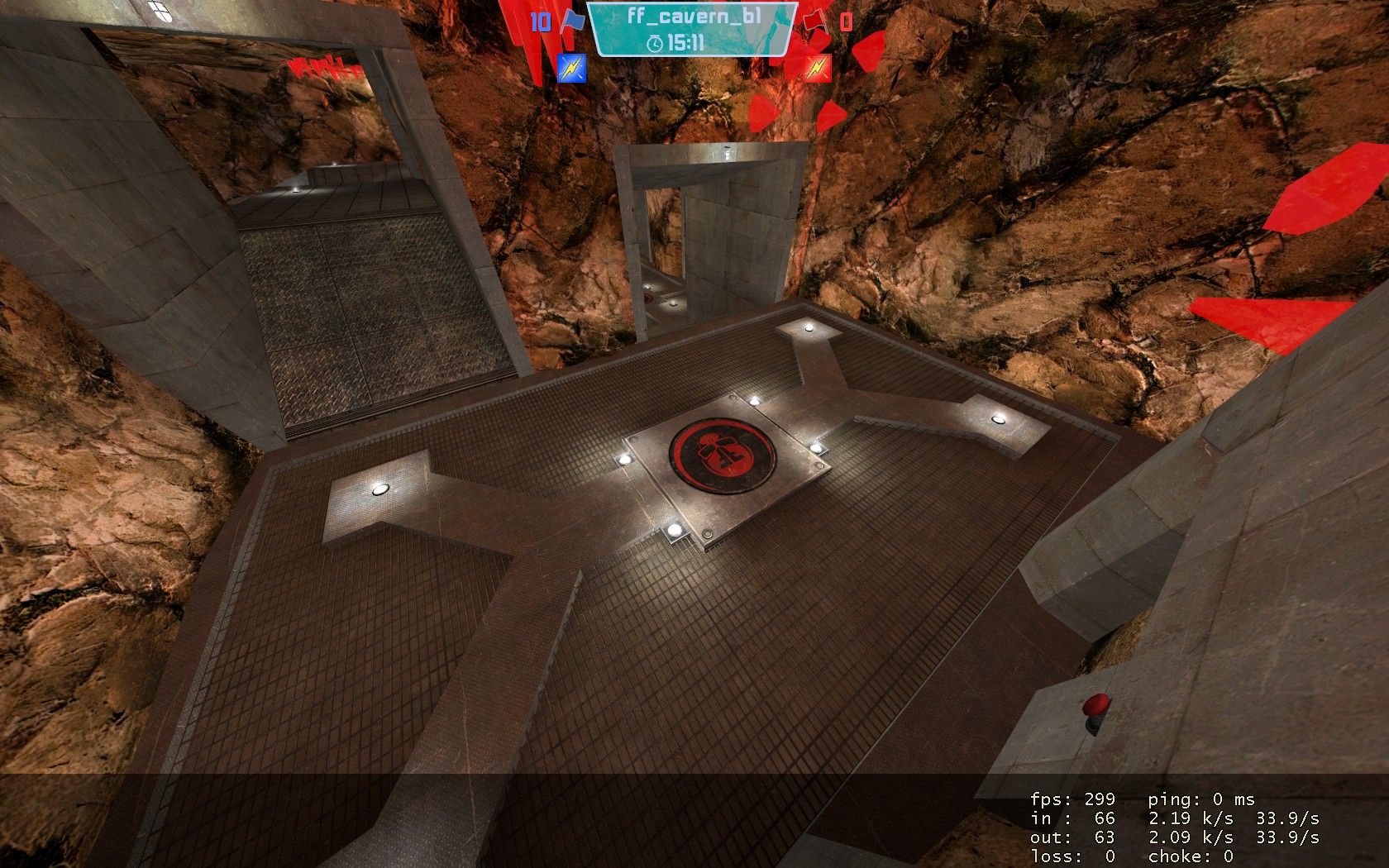
Task: Select the blue lightning bolt status icon
Action: coord(571,67)
